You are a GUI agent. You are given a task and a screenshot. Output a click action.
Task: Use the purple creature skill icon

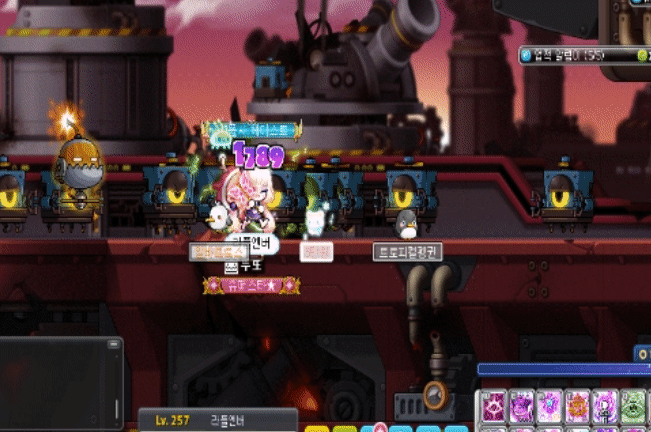pyautogui.click(x=522, y=407)
